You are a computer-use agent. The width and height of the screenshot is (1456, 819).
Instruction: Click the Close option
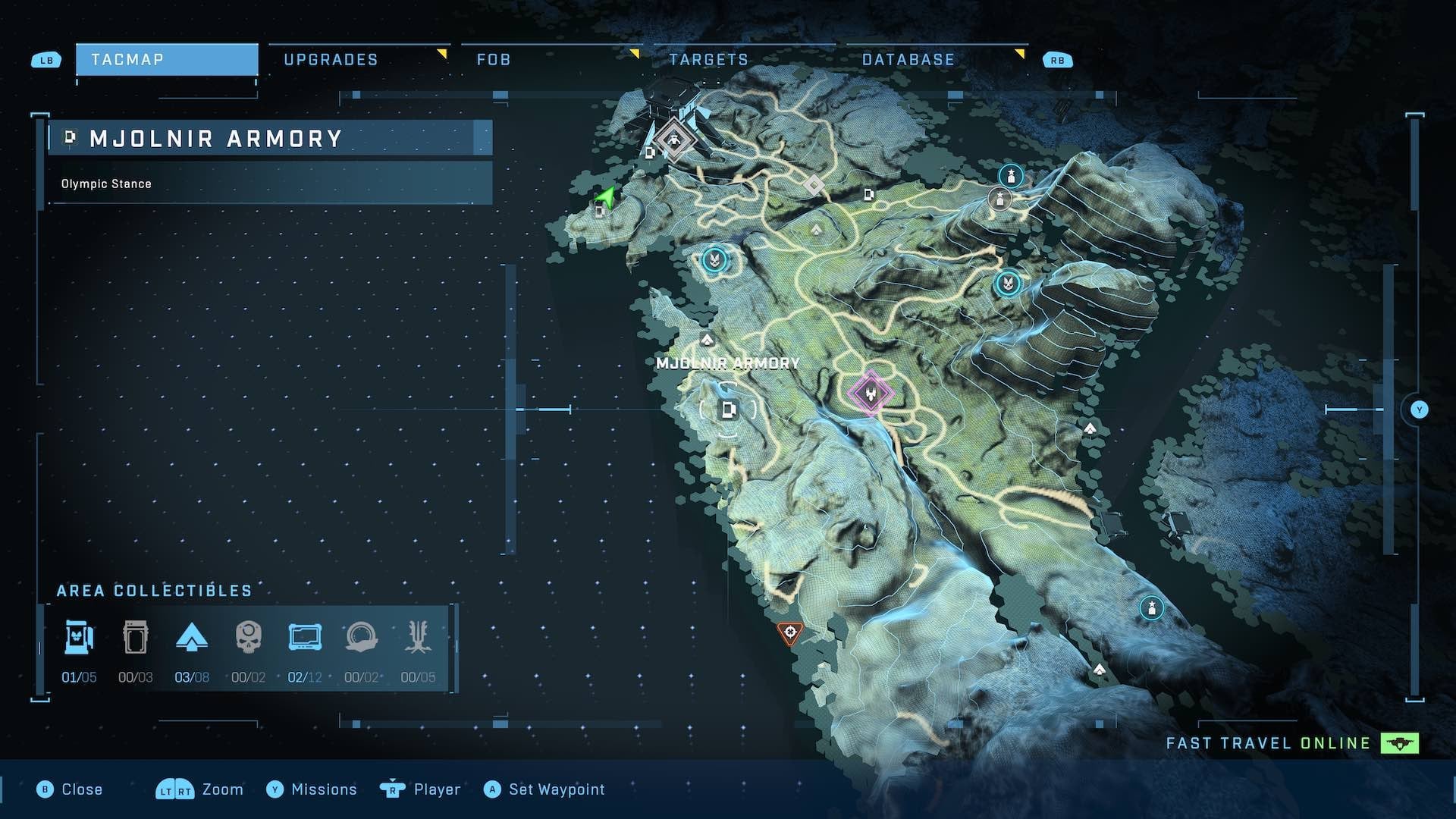(70, 789)
